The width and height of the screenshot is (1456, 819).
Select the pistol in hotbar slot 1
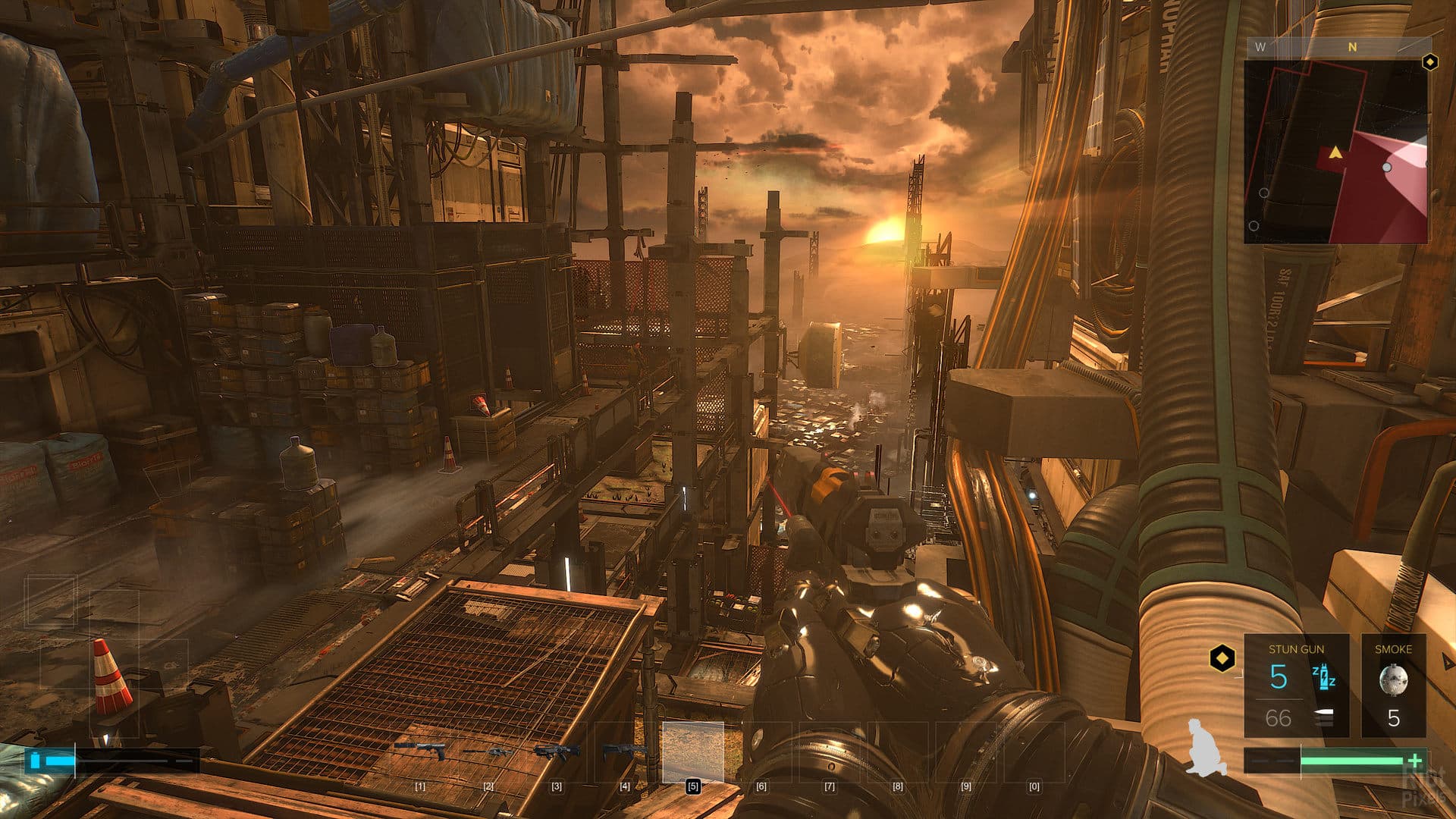(x=420, y=751)
